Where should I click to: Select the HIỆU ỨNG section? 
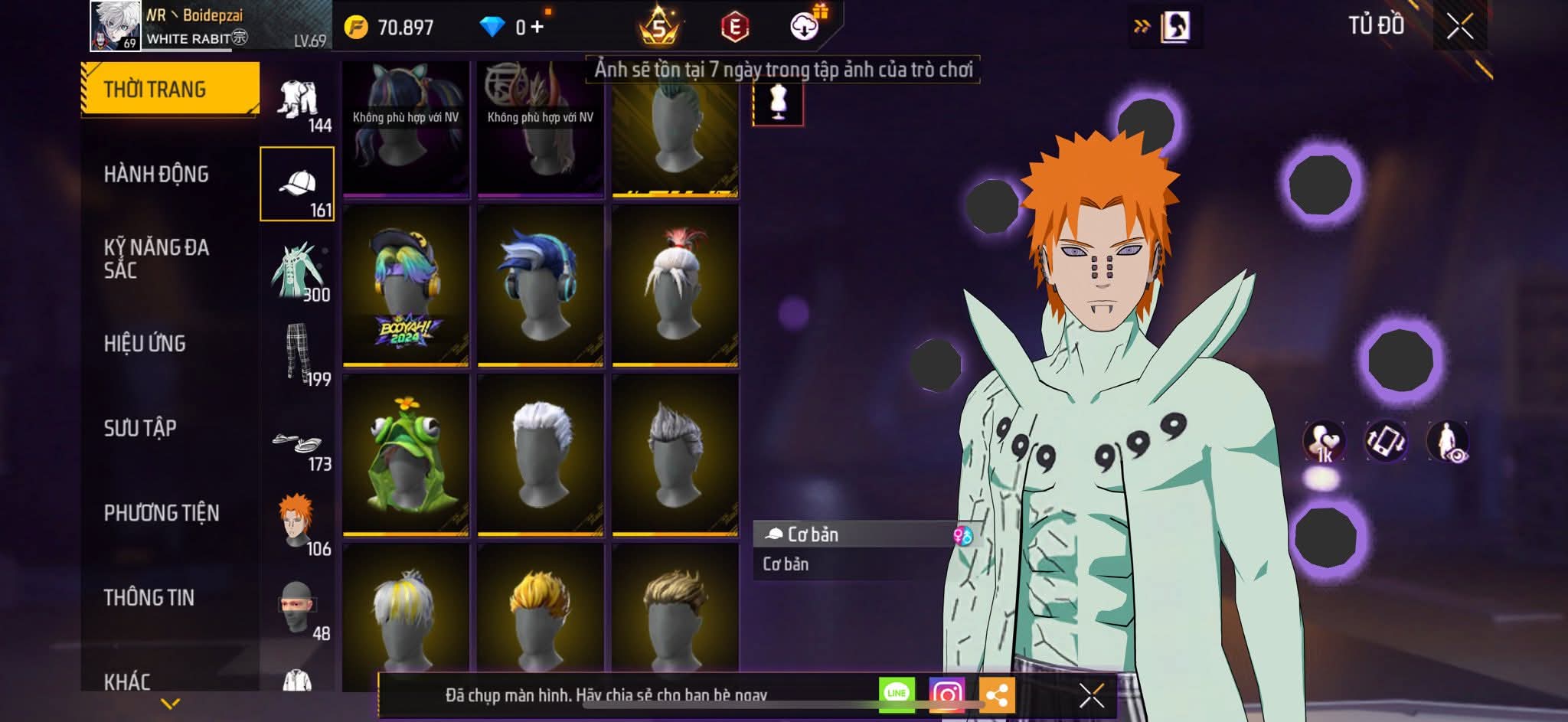click(145, 343)
